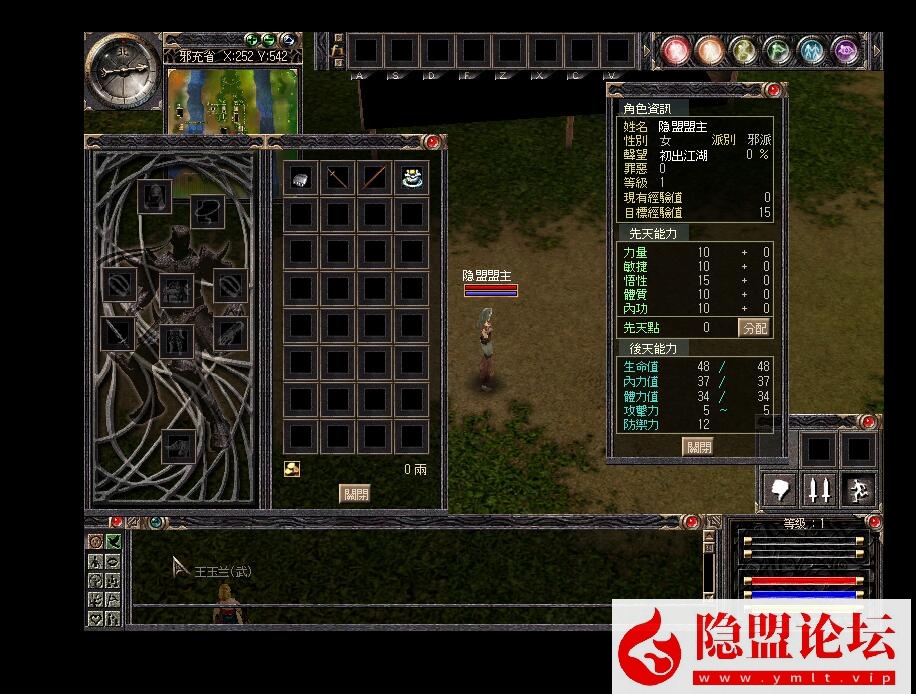
Task: Activate the twin swords button
Action: (819, 489)
